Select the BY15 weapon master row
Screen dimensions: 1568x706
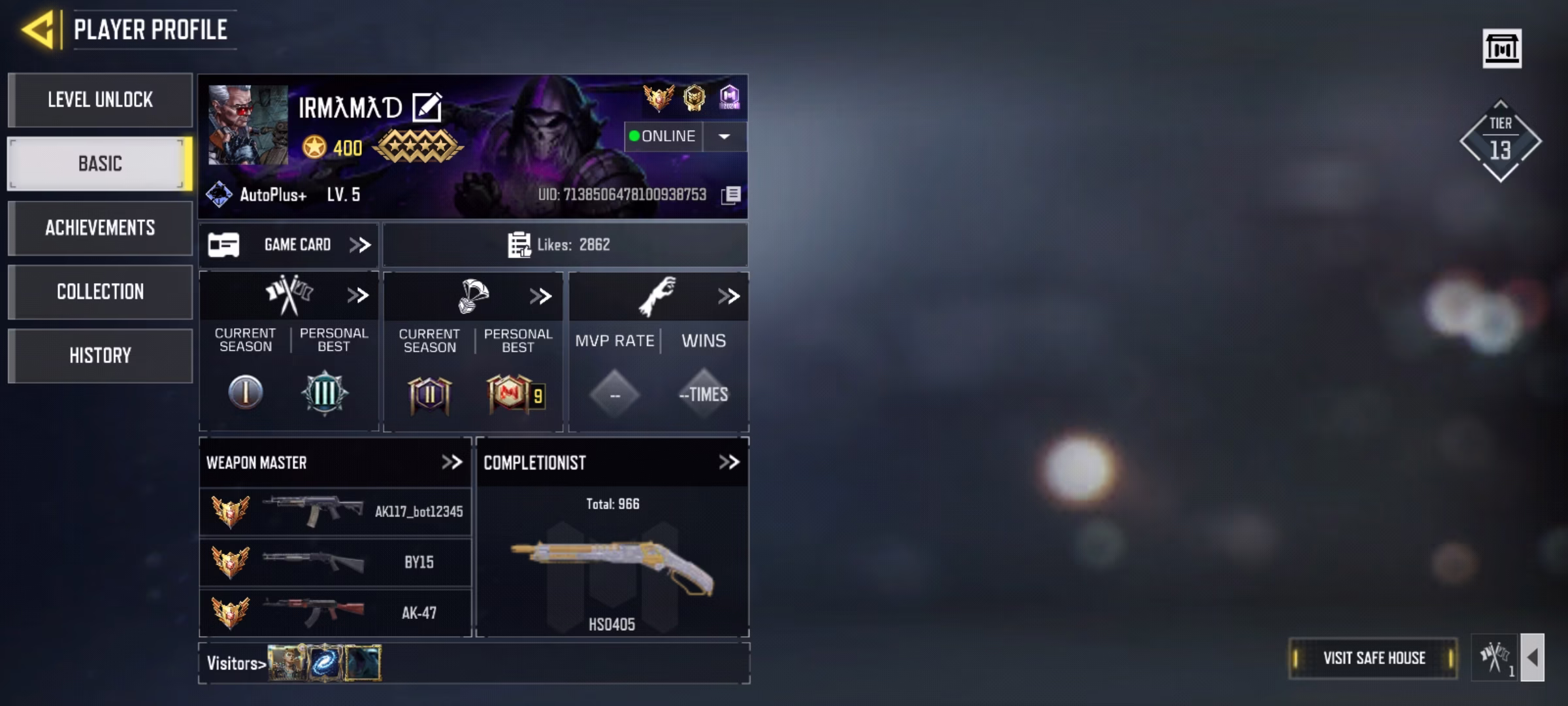tap(335, 562)
